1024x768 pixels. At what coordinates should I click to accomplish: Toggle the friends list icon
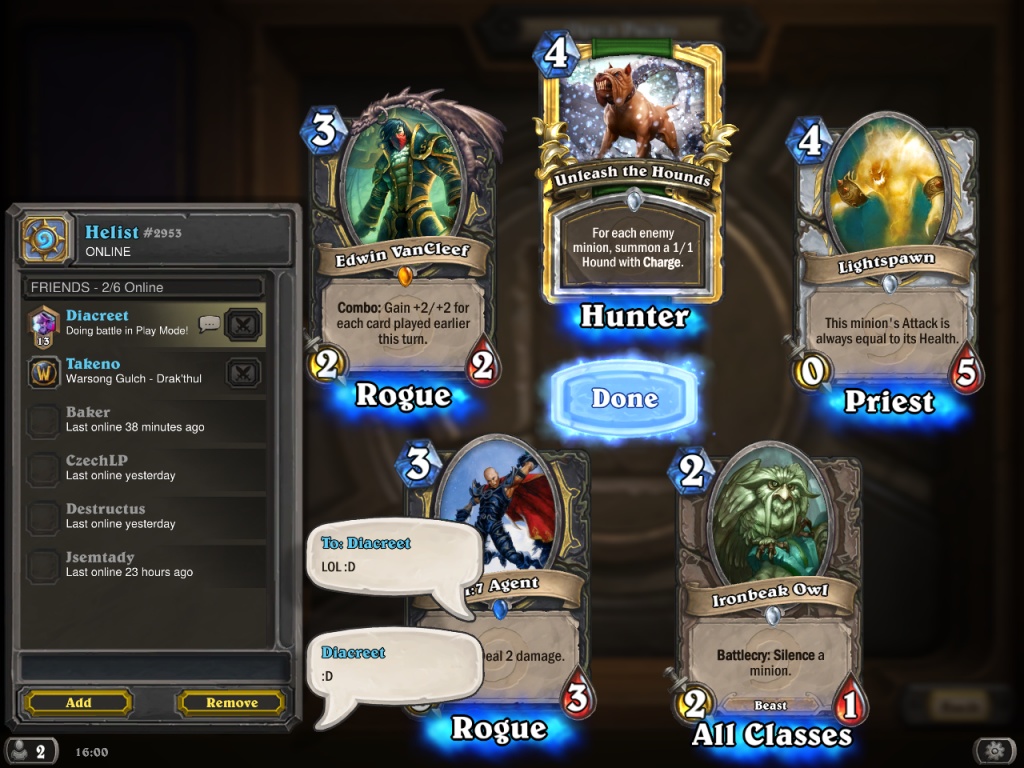[x=30, y=752]
